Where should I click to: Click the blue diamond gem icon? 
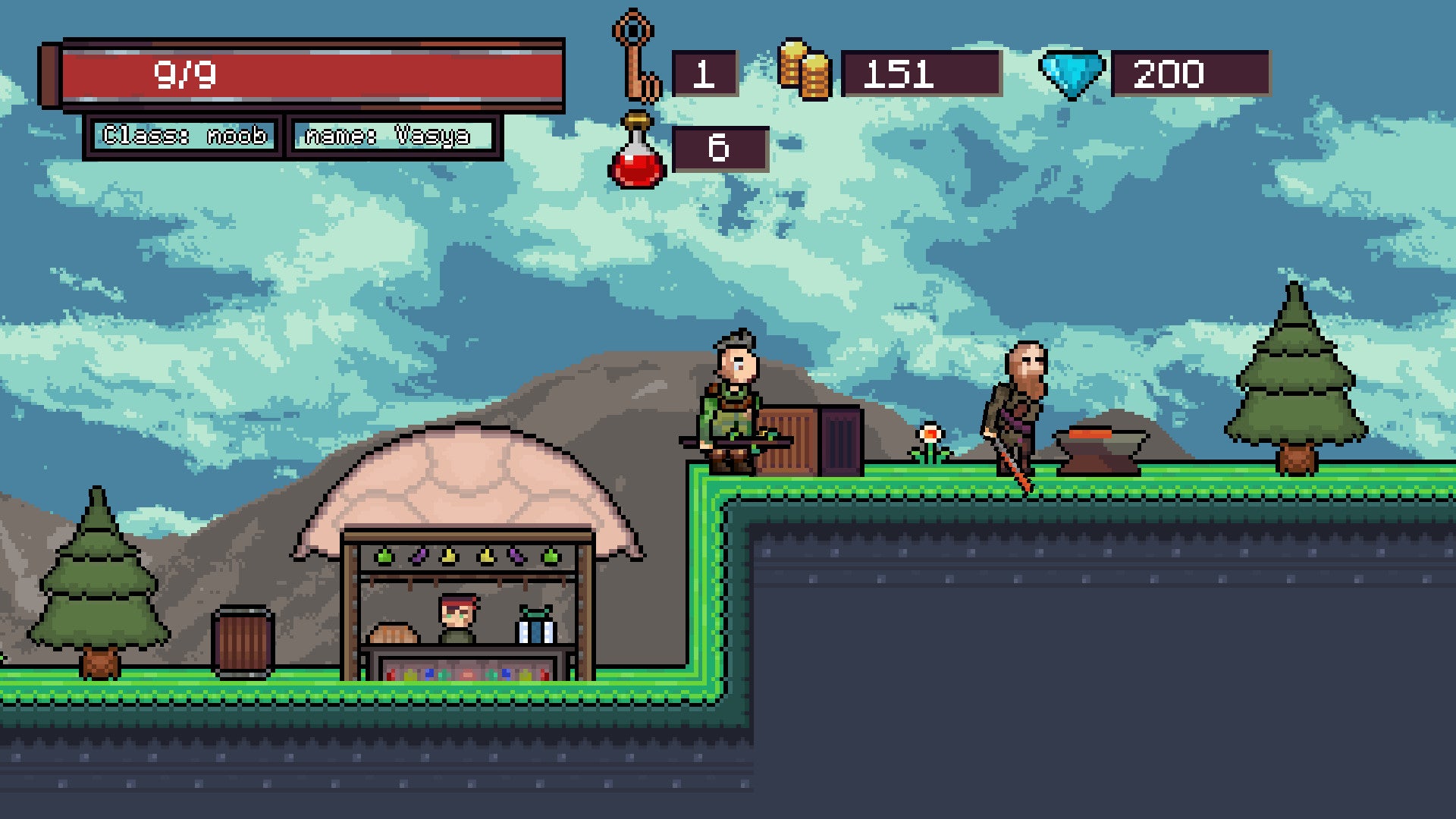point(1071,74)
